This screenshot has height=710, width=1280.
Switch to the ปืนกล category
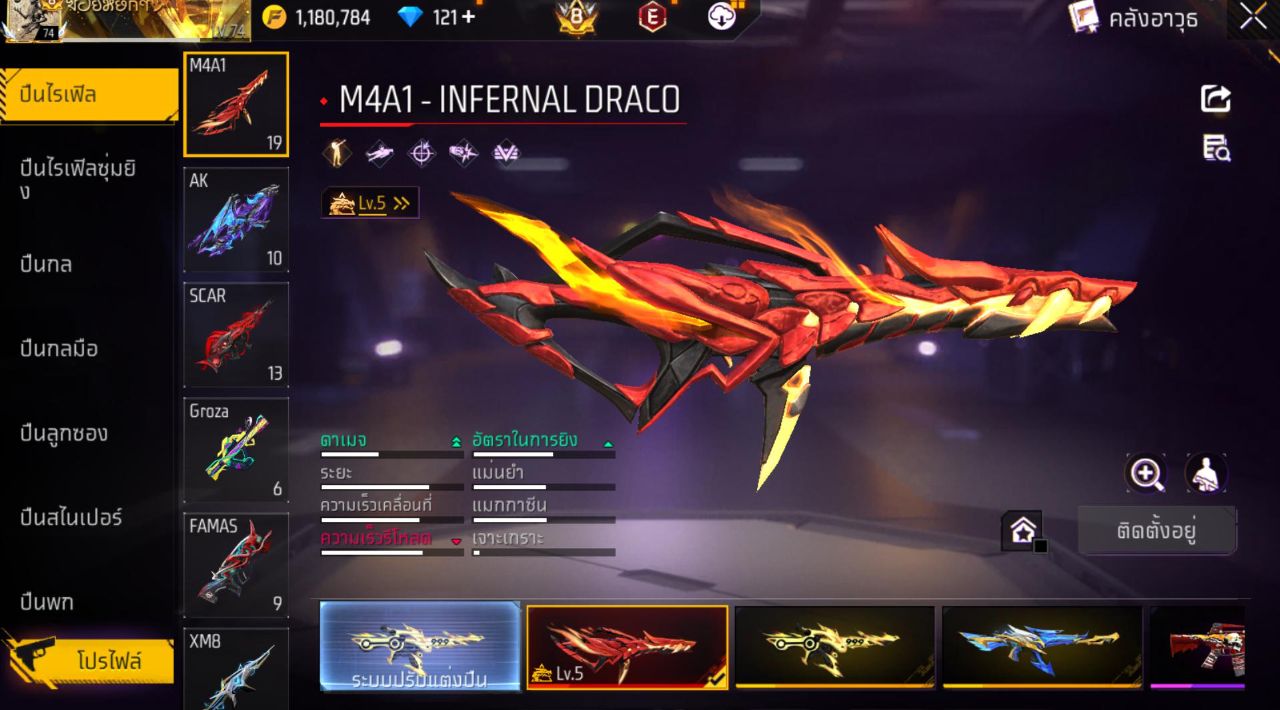(48, 264)
